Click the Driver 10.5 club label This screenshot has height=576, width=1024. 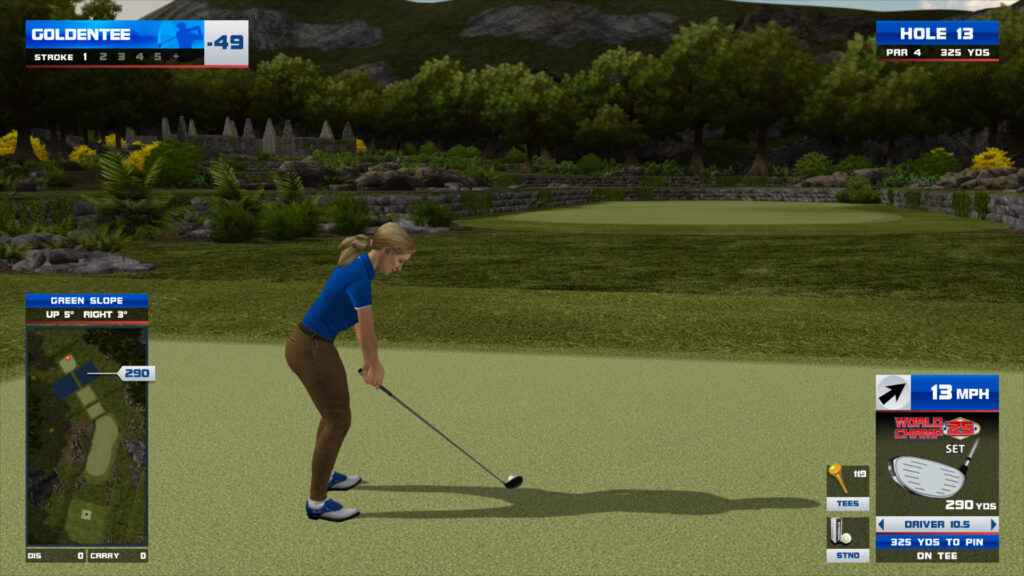pos(937,524)
